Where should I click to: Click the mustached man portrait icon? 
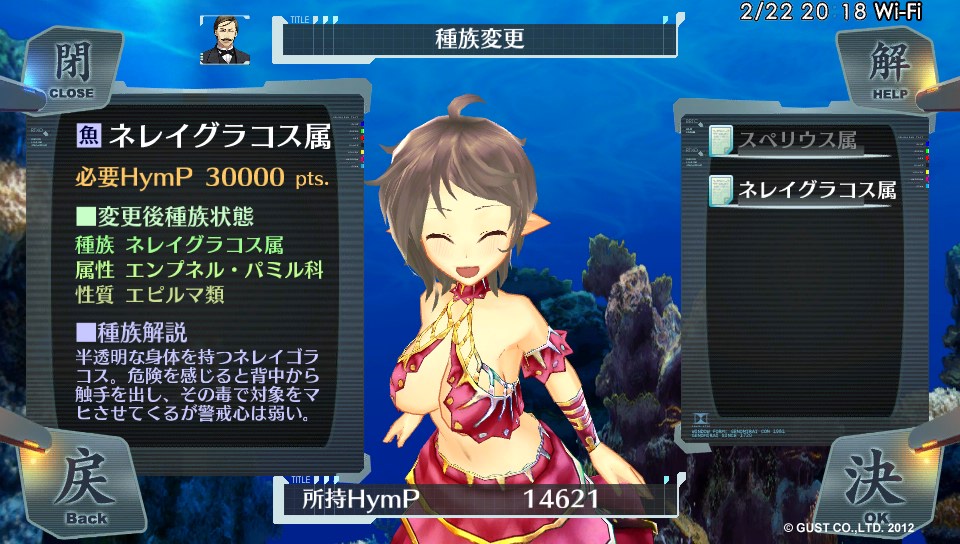pyautogui.click(x=224, y=39)
